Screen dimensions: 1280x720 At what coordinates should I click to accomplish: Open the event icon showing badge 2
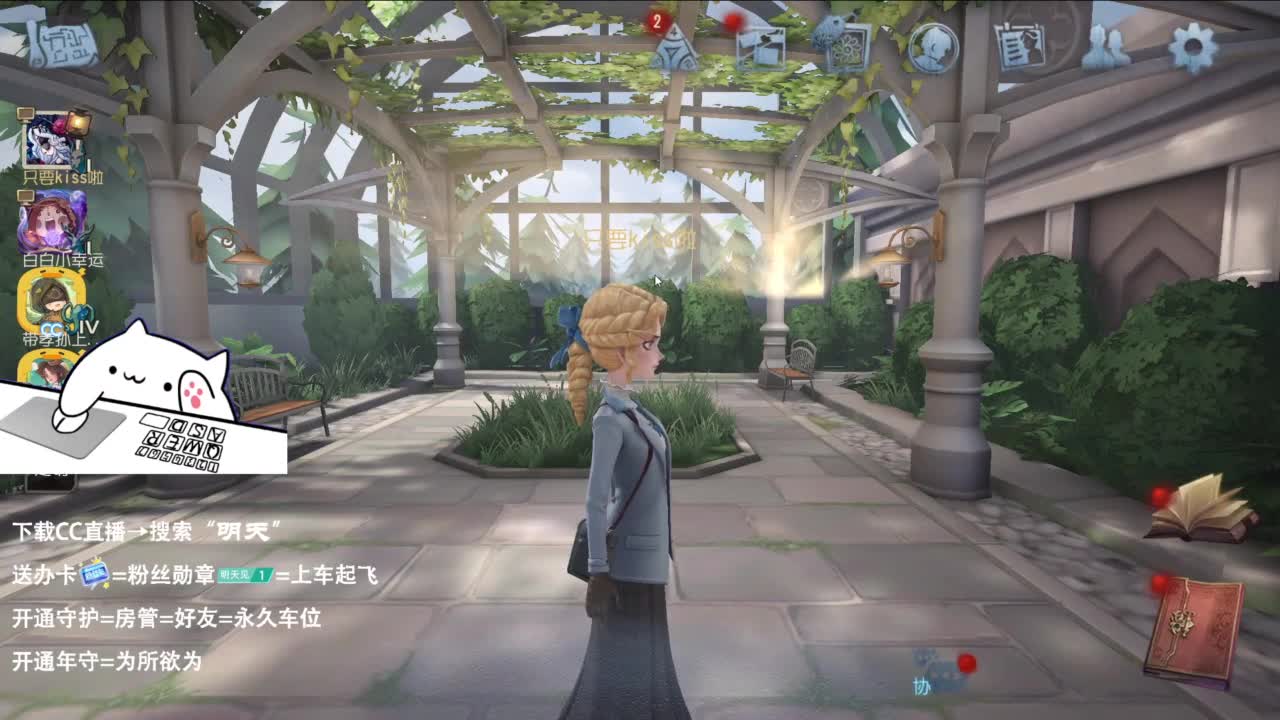pos(678,48)
